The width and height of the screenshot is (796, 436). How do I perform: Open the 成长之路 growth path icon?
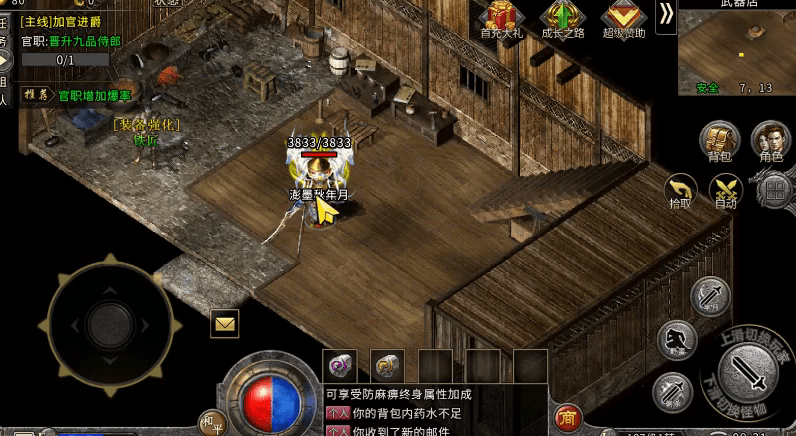(563, 19)
